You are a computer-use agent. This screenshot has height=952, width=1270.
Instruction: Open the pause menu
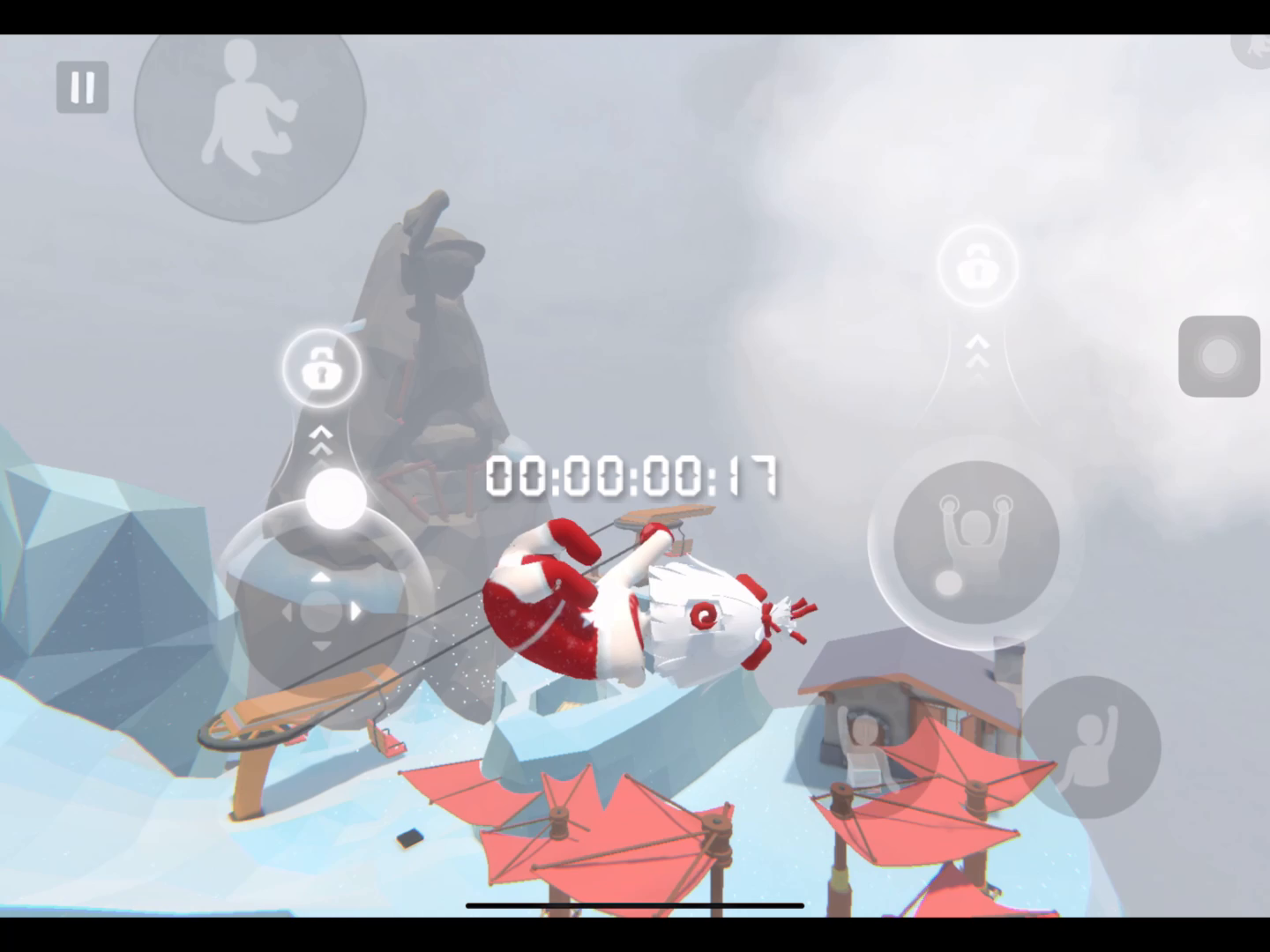[x=83, y=87]
